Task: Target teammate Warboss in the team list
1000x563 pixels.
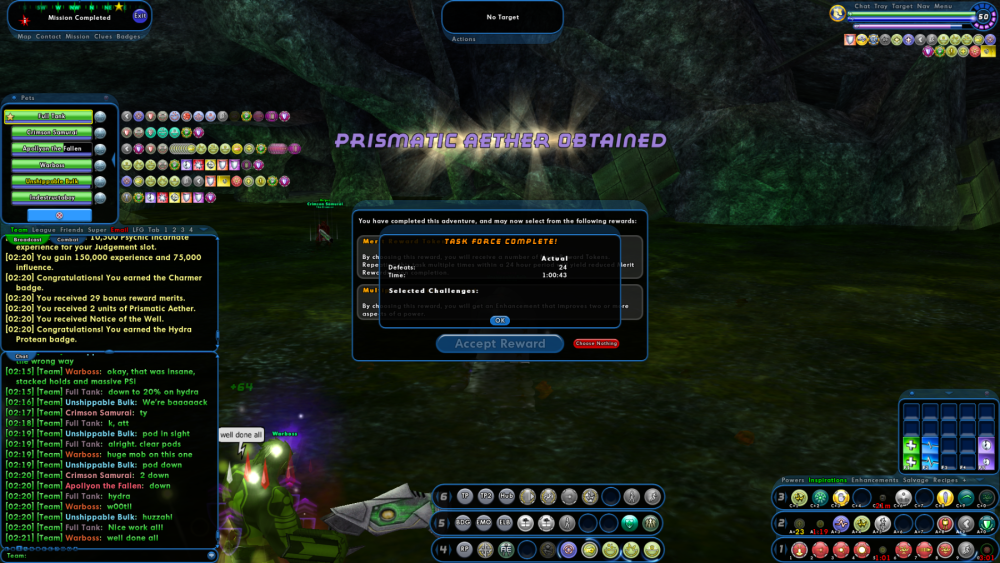Action: pyautogui.click(x=52, y=165)
